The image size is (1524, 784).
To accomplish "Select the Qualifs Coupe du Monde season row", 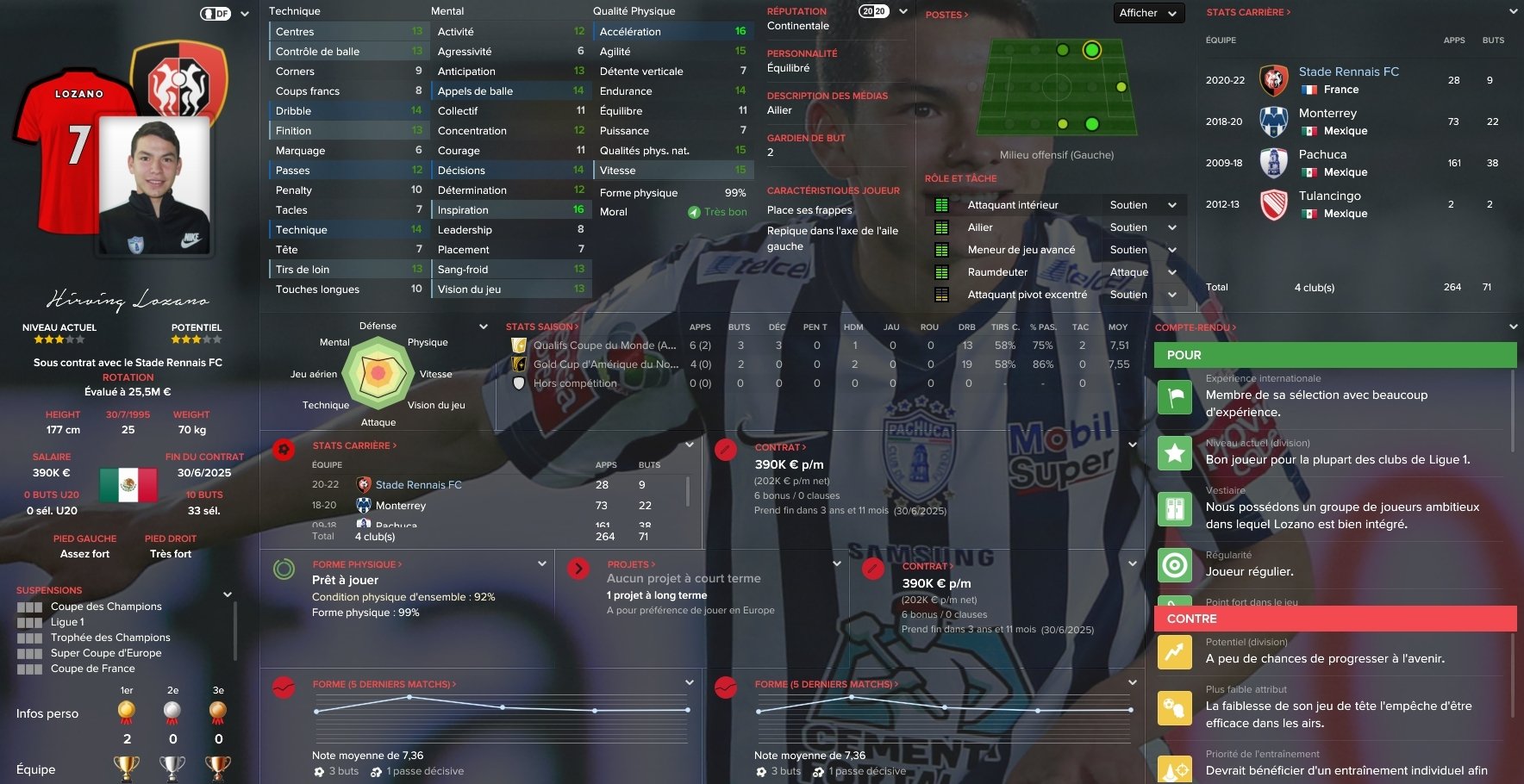I will (x=604, y=345).
